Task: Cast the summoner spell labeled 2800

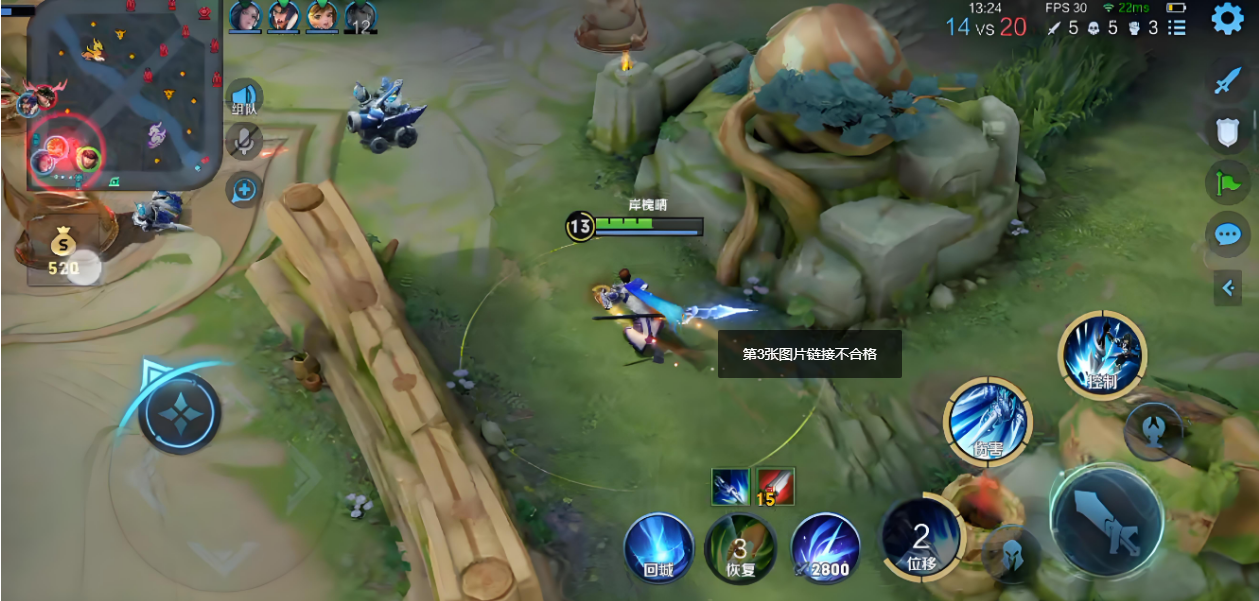Action: 826,548
